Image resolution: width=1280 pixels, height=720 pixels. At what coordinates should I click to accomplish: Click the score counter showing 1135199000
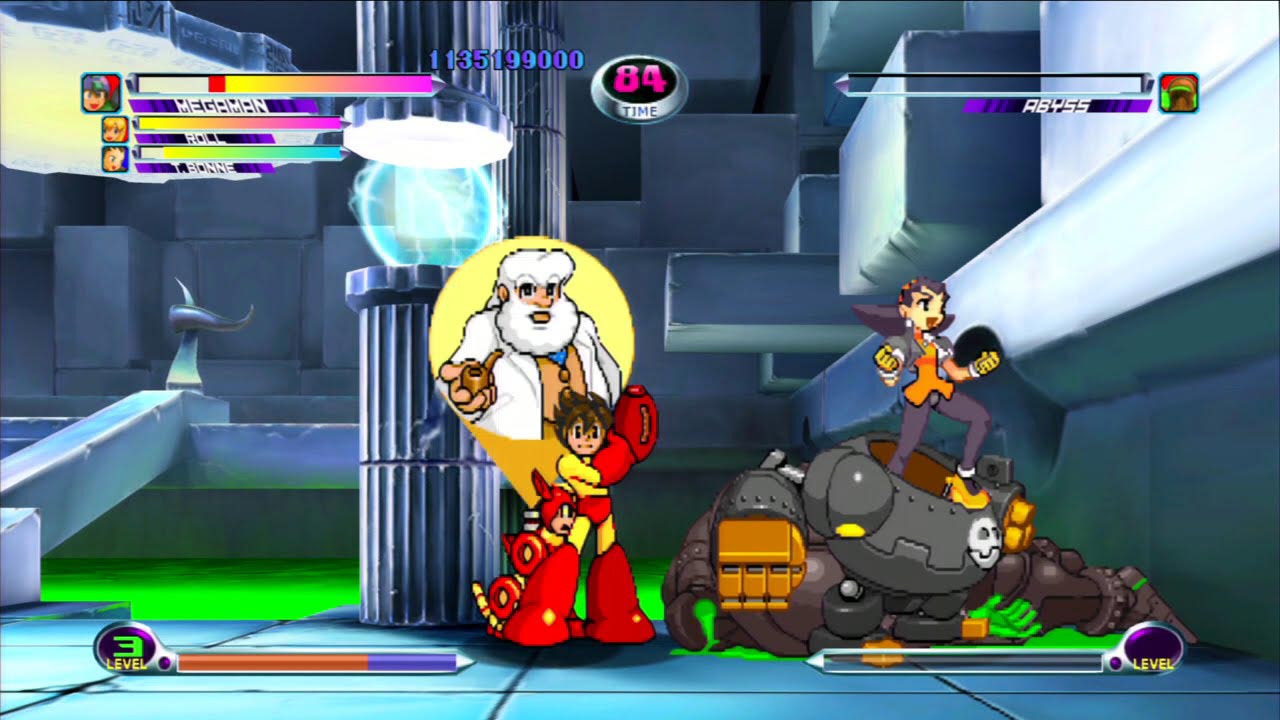tap(504, 59)
